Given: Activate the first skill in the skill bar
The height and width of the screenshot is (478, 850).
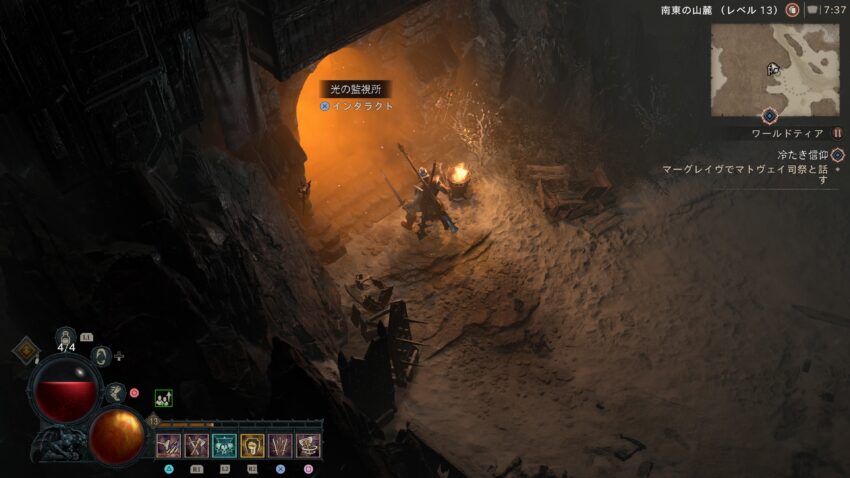Looking at the screenshot, I should 168,446.
